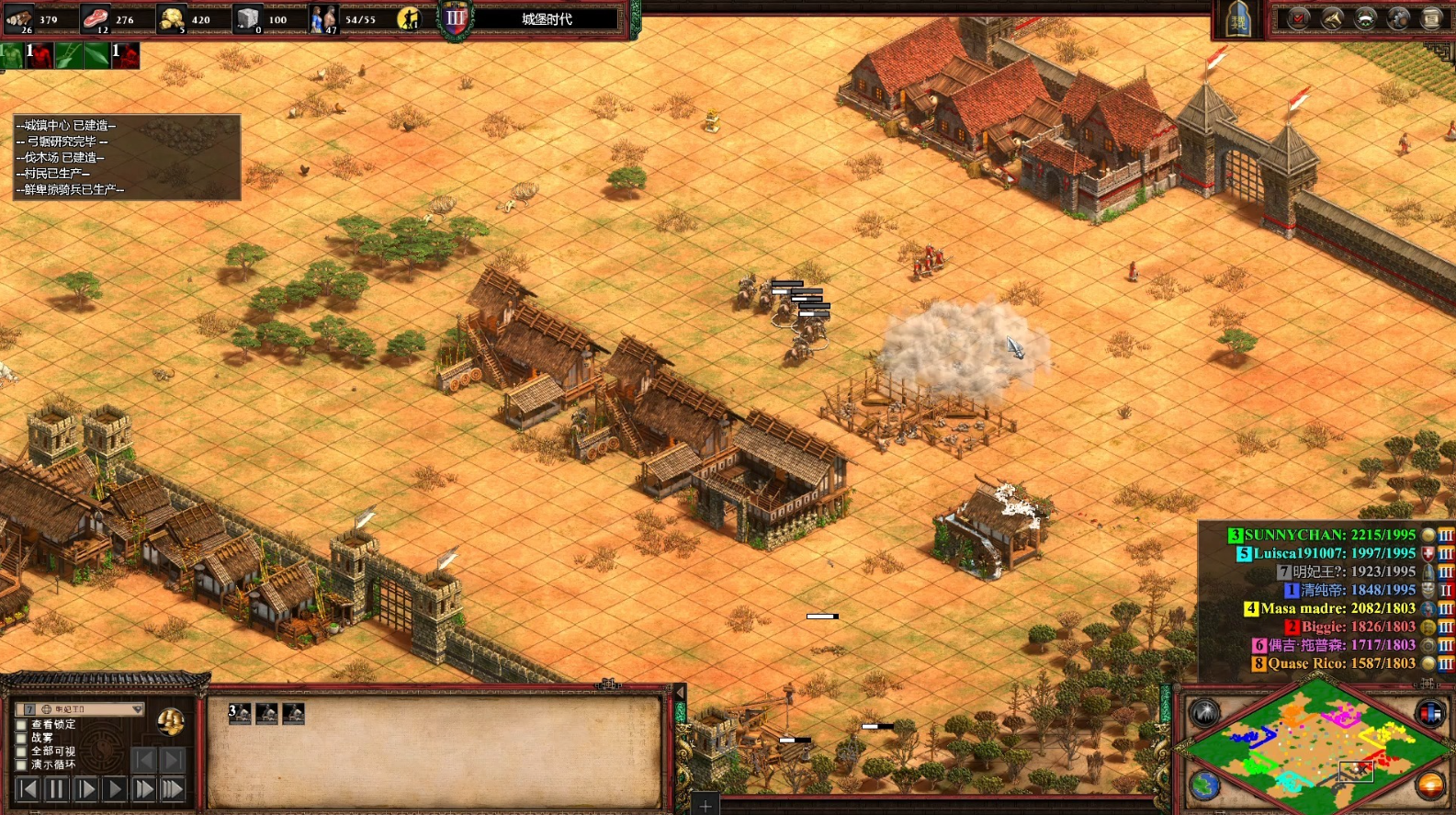Select the villager portrait marked with 3

tap(240, 713)
